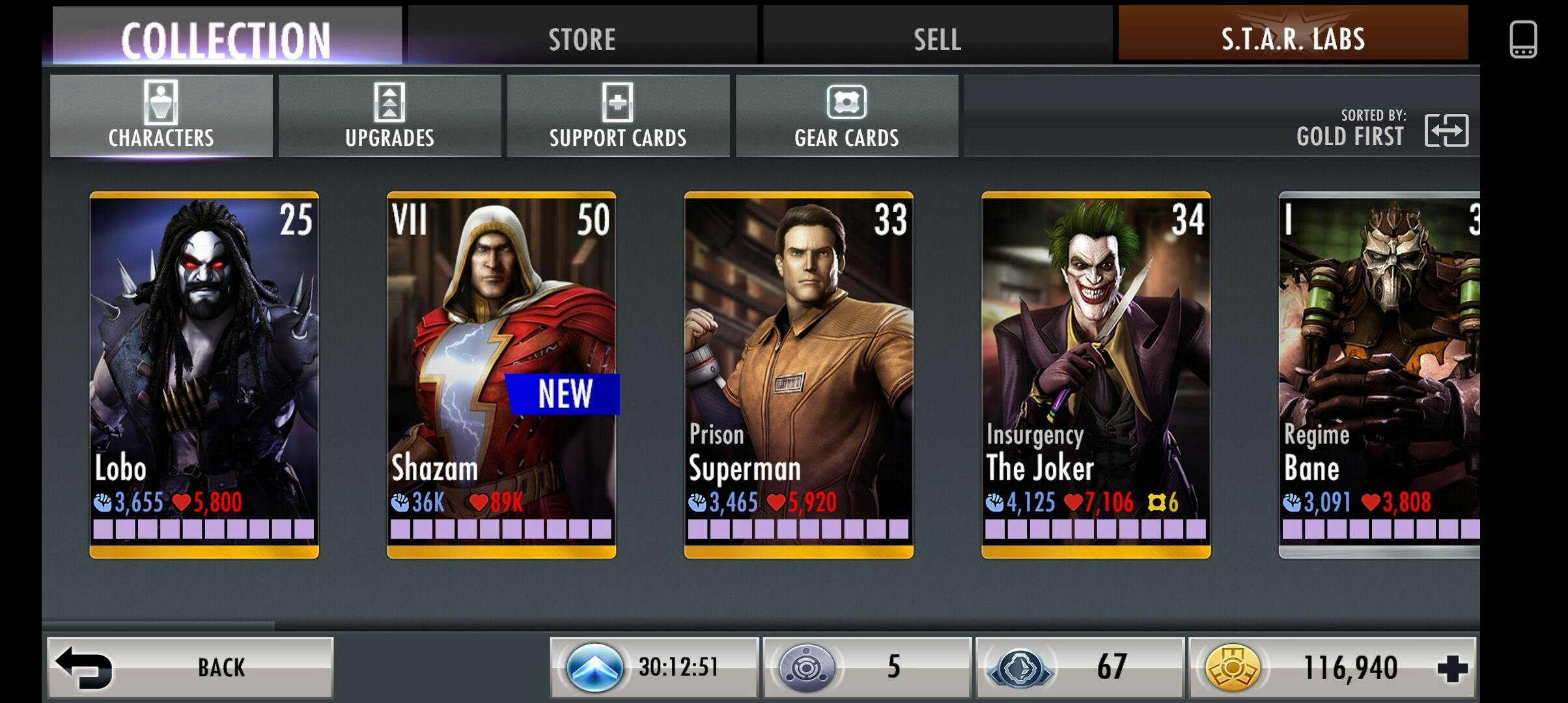The height and width of the screenshot is (703, 1568).
Task: Select the Characters category
Action: (x=161, y=116)
